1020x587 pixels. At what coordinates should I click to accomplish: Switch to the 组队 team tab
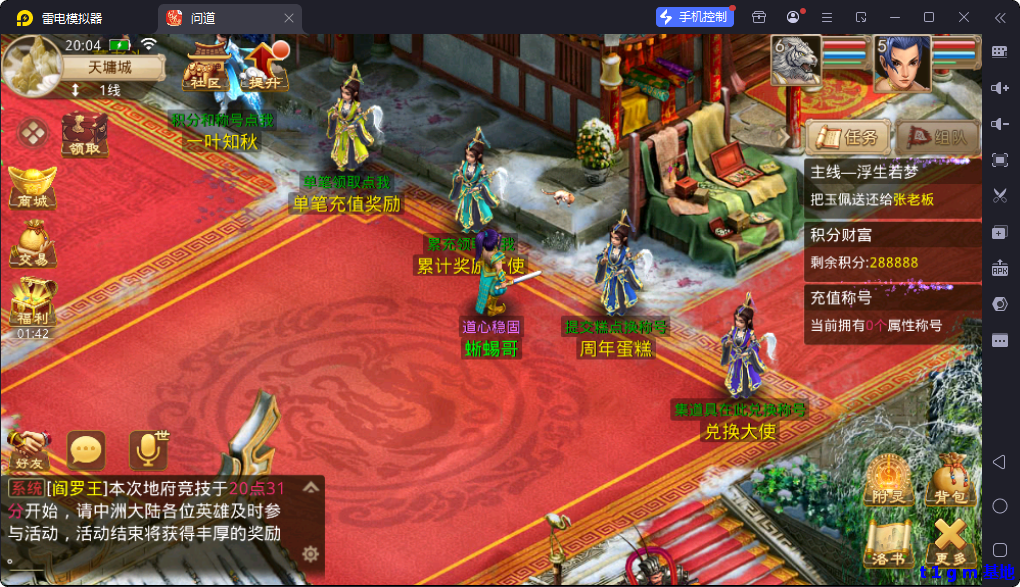tap(936, 137)
